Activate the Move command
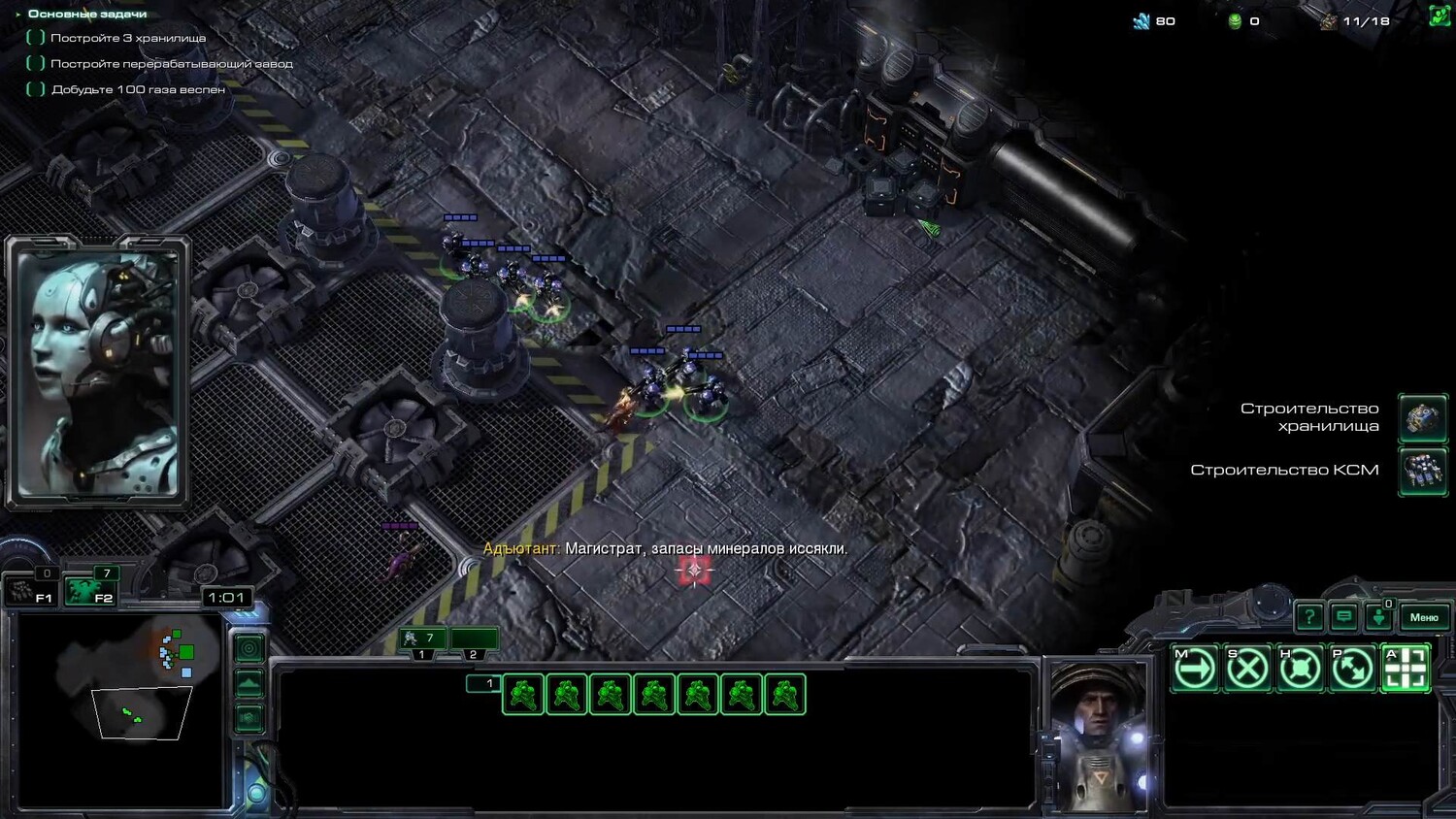This screenshot has height=819, width=1456. (x=1195, y=669)
